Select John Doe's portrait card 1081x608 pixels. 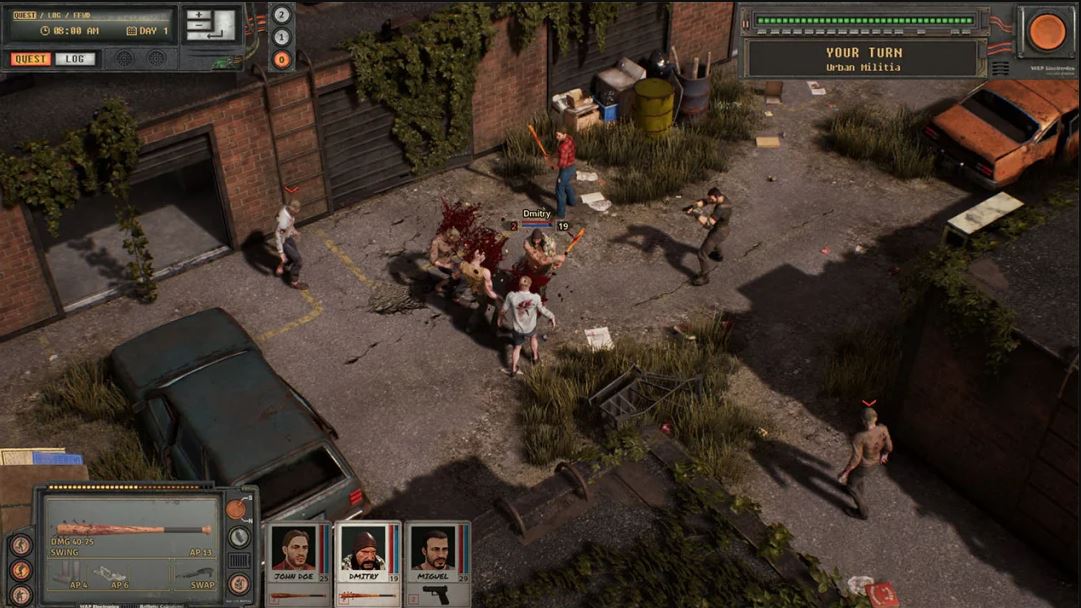[x=293, y=552]
